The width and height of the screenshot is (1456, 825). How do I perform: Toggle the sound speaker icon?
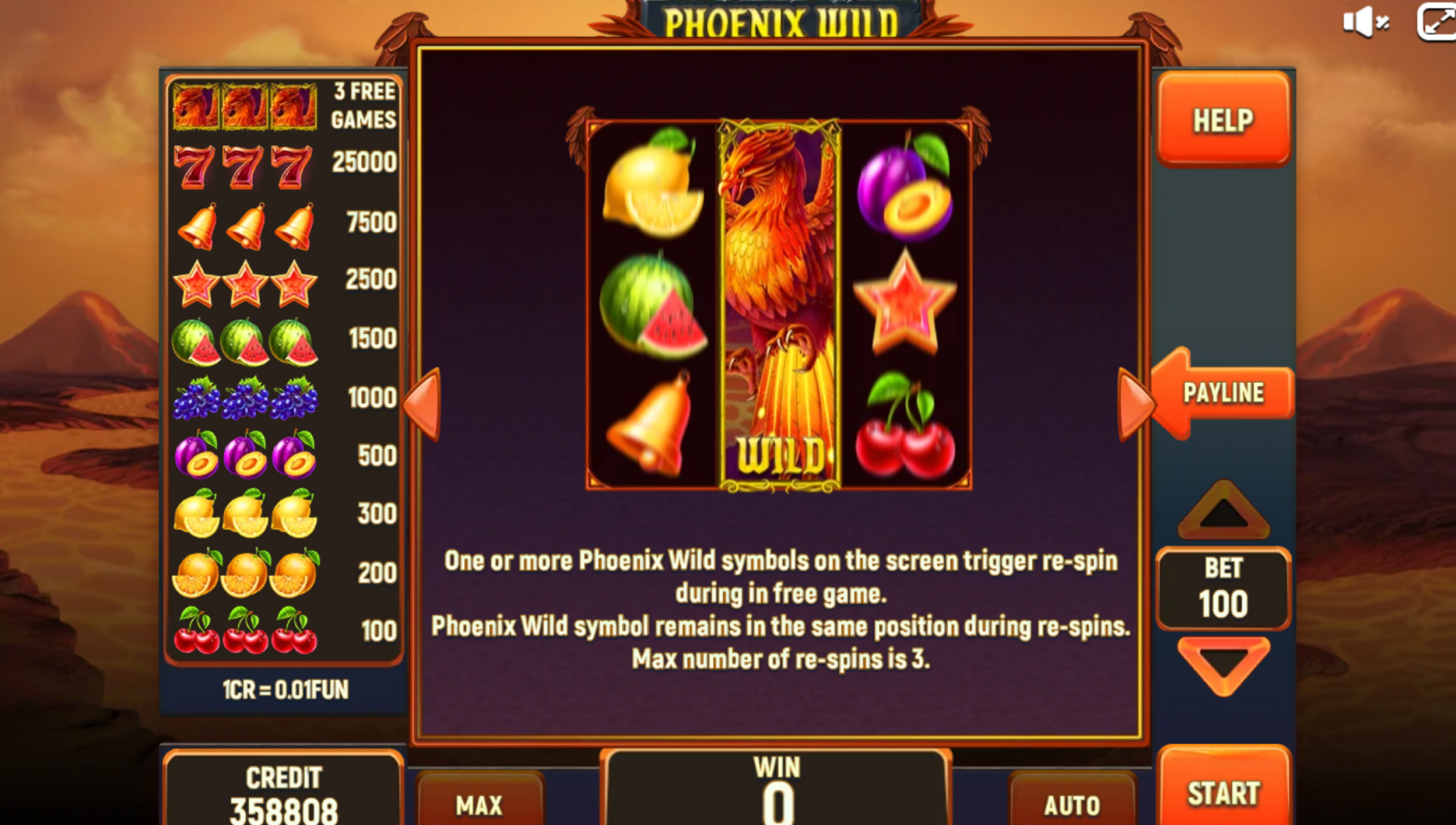[x=1365, y=22]
